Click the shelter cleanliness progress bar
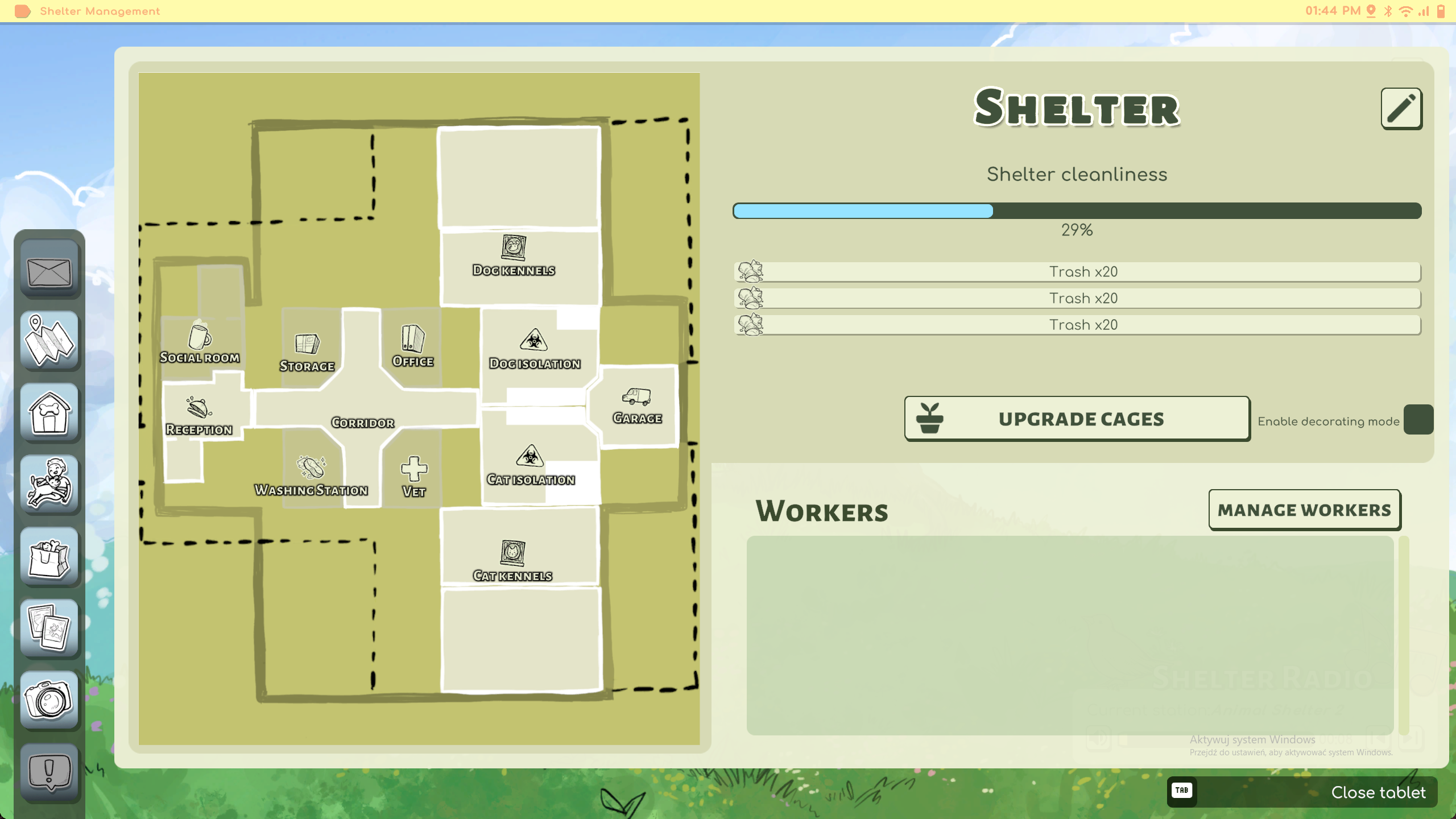 [1077, 211]
